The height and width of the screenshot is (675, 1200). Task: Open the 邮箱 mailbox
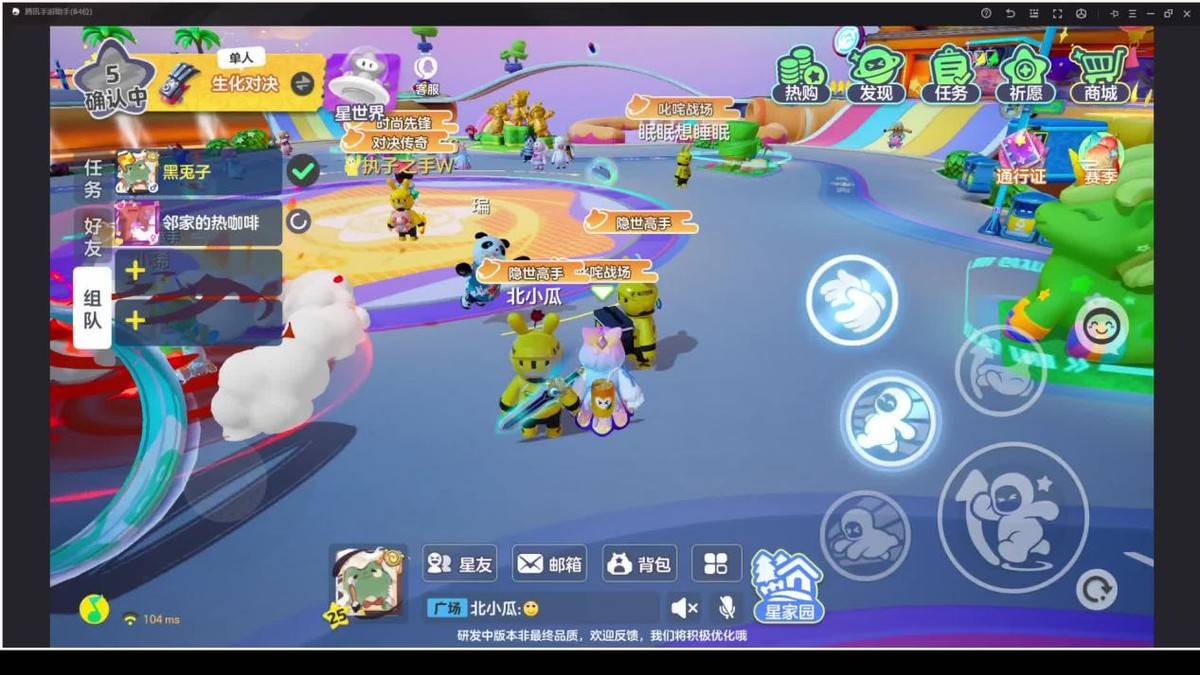[549, 564]
